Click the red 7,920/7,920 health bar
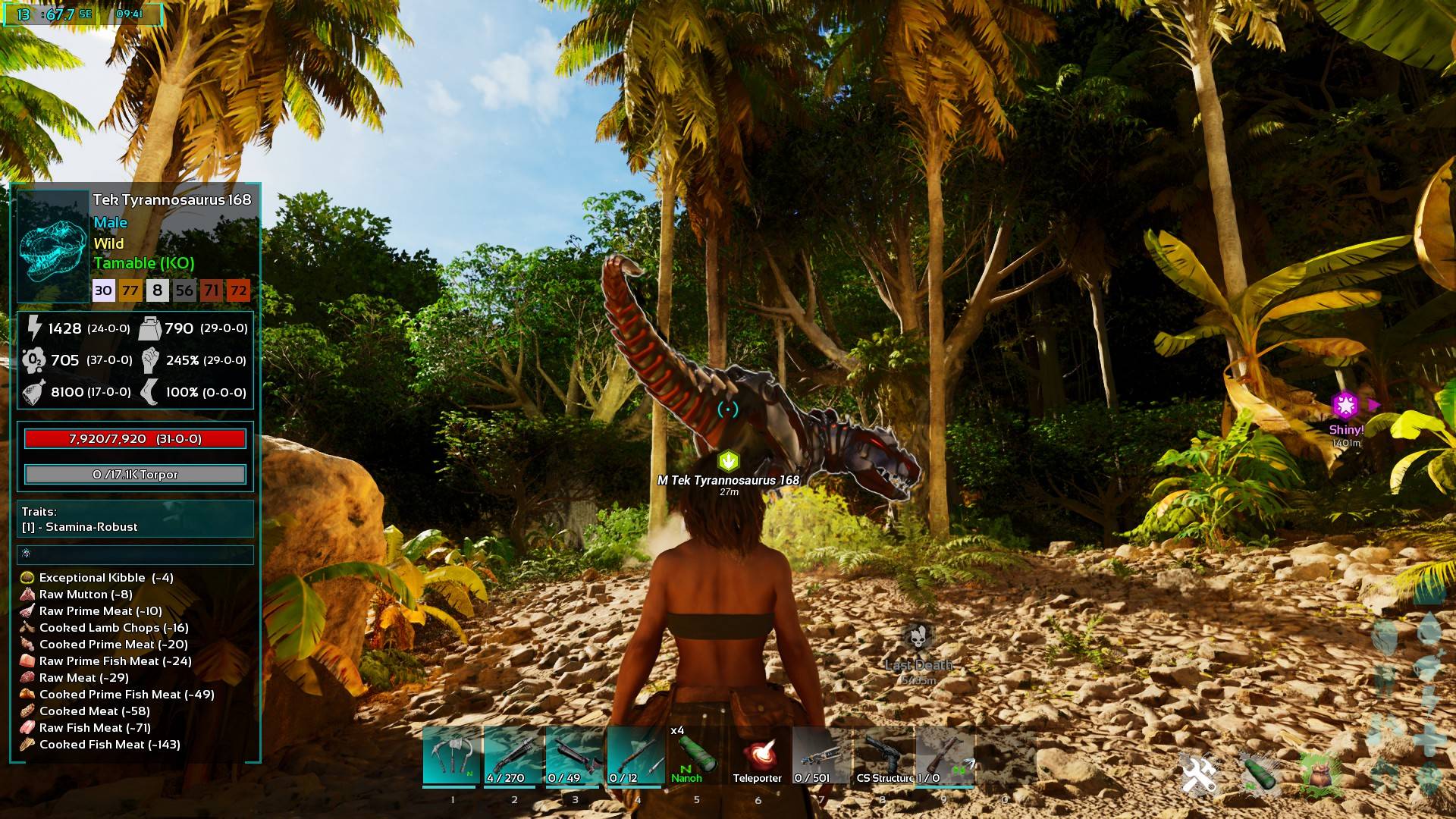 (x=135, y=438)
